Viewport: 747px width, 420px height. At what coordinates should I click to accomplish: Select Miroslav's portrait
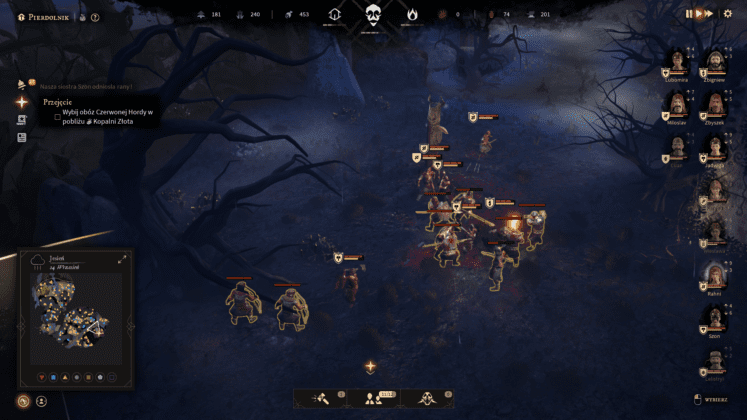677,103
